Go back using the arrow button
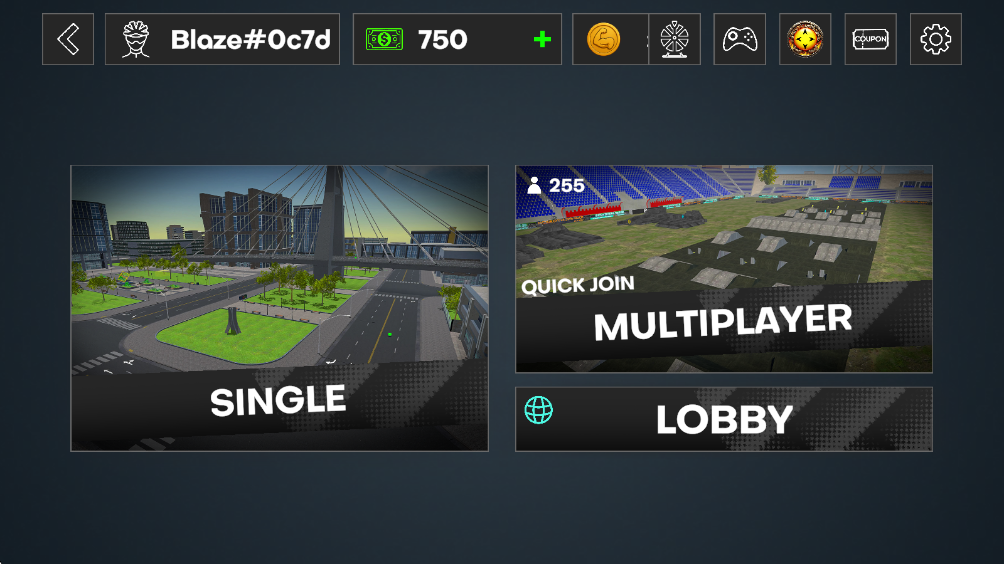Viewport: 1004px width, 564px height. (68, 39)
